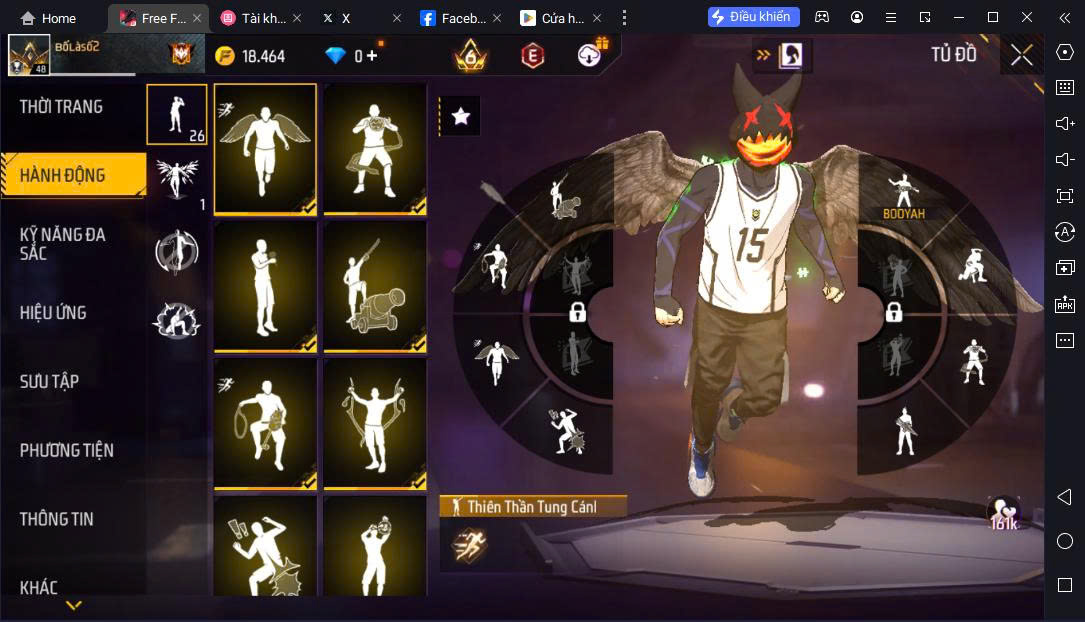
Task: Add diamonds with the plus button
Action: tap(373, 56)
